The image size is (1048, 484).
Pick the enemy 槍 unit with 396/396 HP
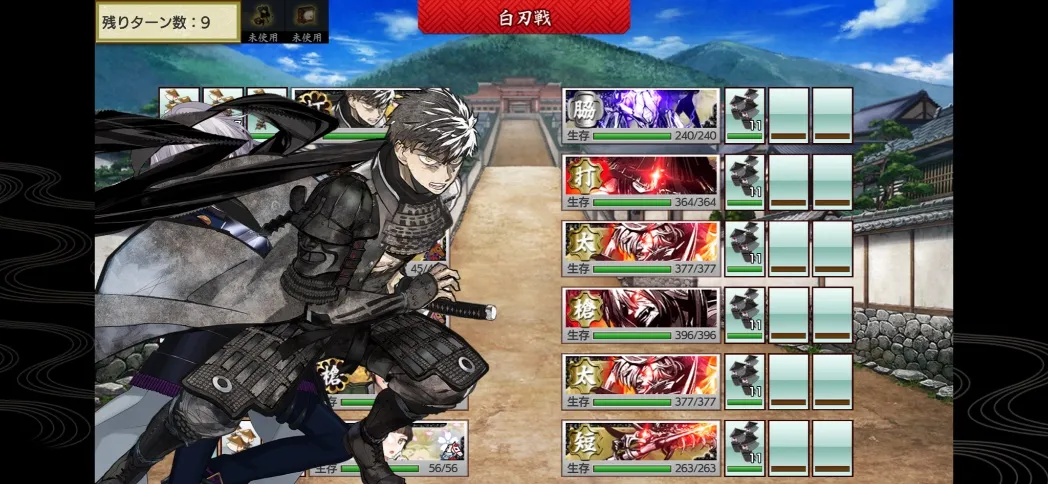point(641,315)
